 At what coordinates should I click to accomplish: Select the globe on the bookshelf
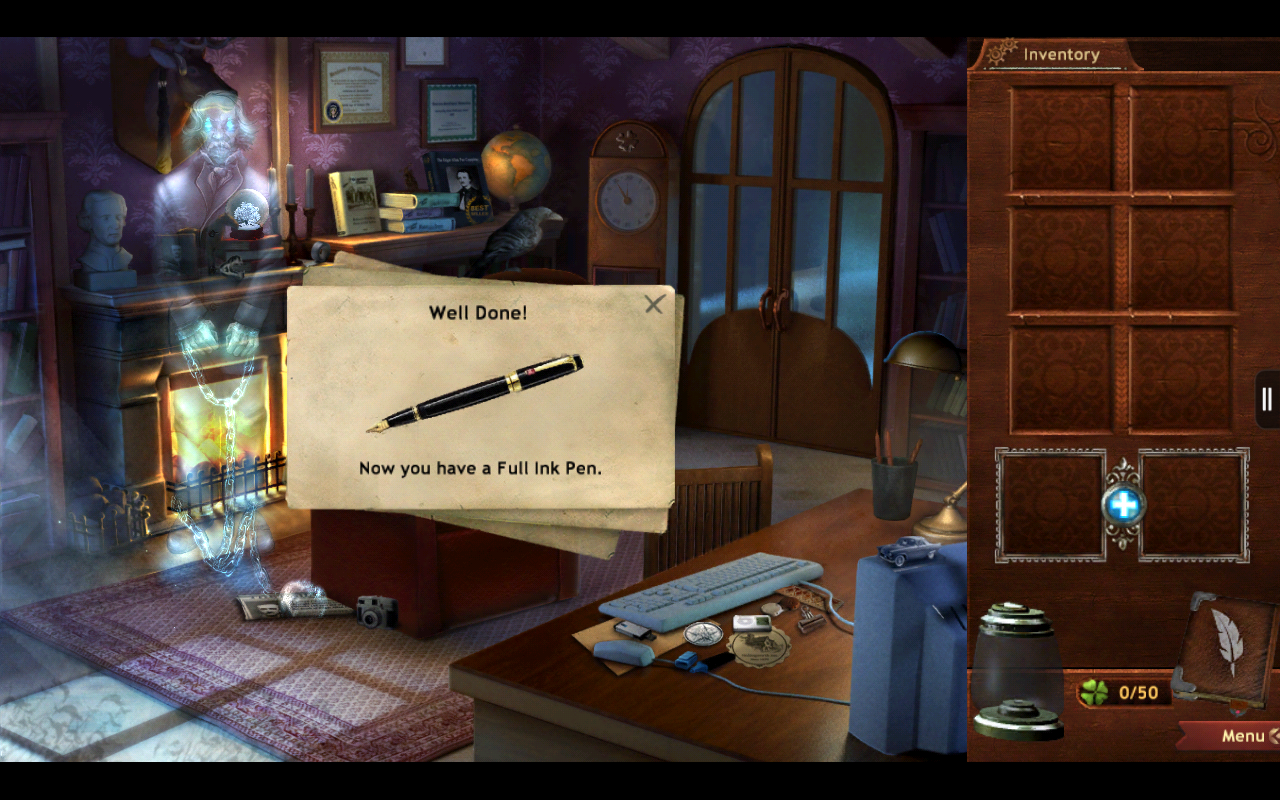coord(516,168)
